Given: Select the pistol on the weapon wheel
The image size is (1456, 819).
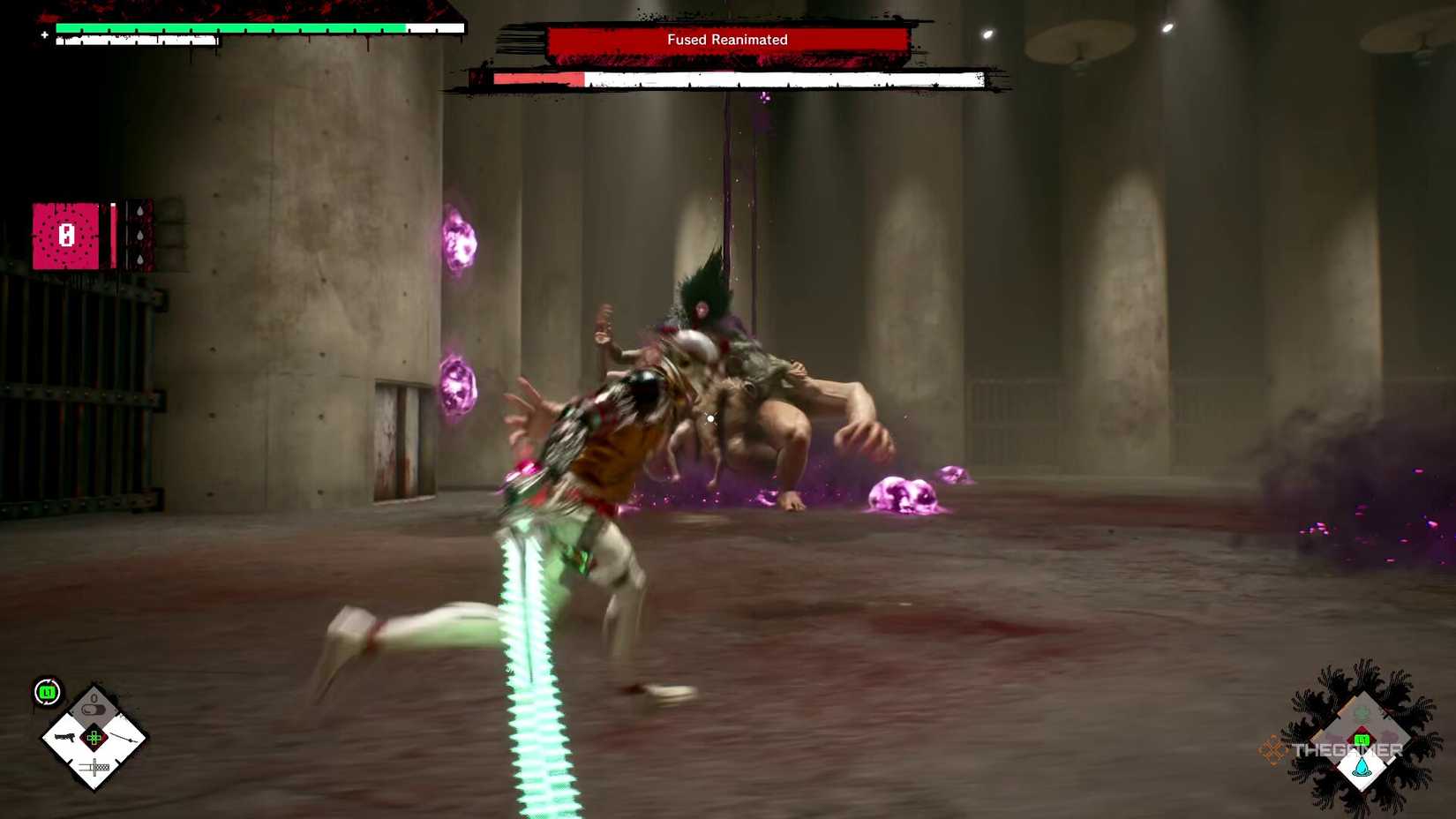Looking at the screenshot, I should point(66,737).
